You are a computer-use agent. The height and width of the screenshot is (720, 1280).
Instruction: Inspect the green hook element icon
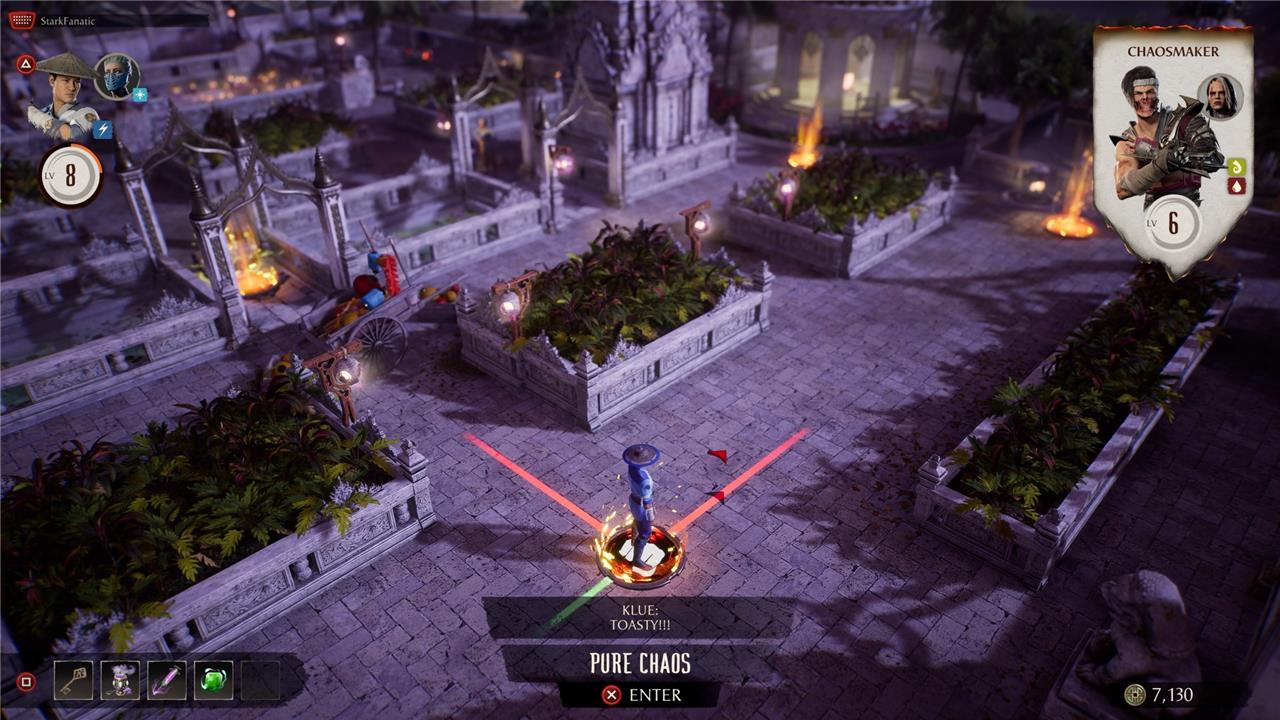pyautogui.click(x=1236, y=167)
